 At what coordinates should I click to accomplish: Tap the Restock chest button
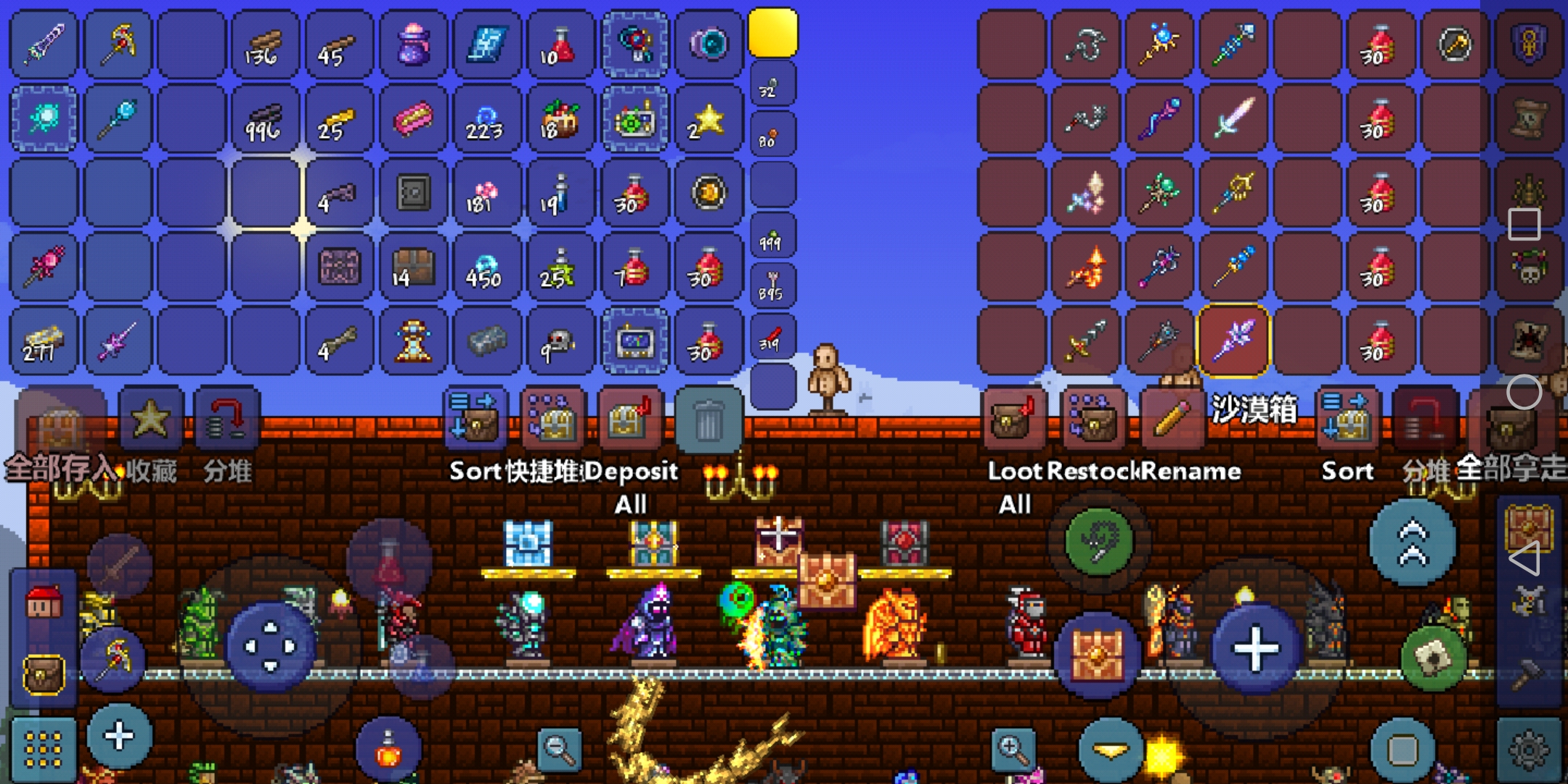(x=1091, y=419)
